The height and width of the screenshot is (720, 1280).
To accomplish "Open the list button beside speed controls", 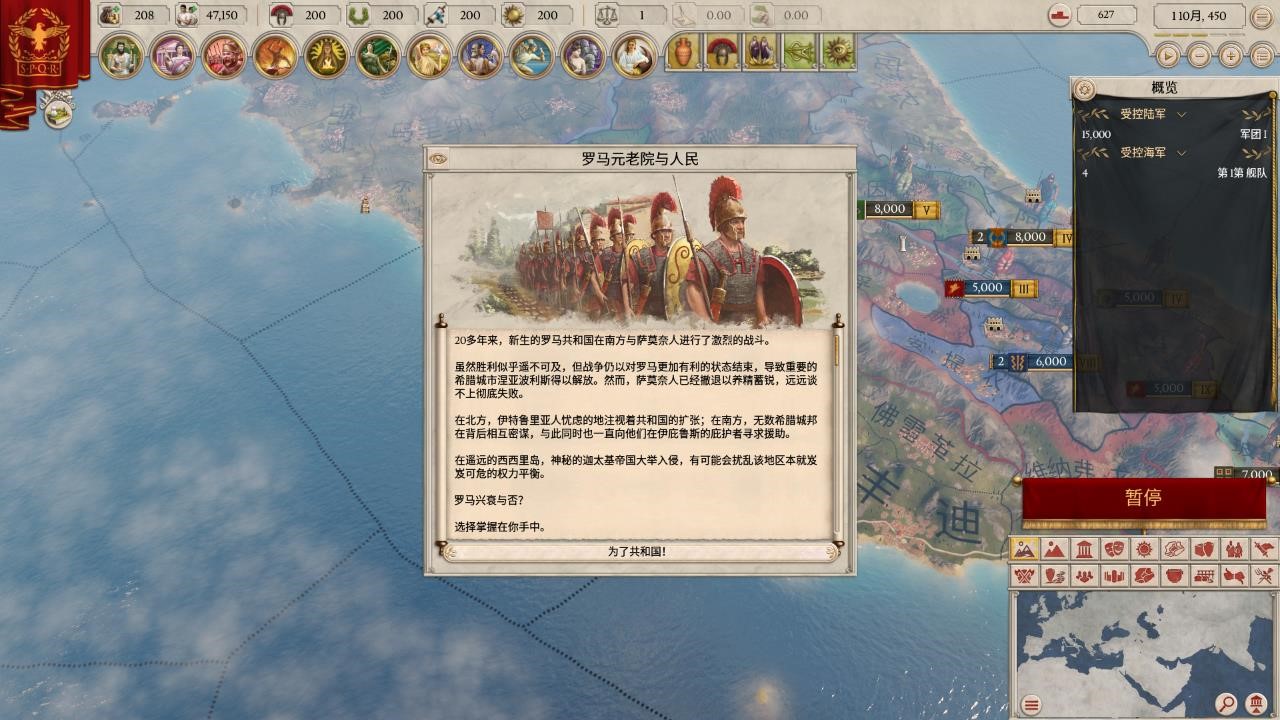I will pyautogui.click(x=1262, y=56).
